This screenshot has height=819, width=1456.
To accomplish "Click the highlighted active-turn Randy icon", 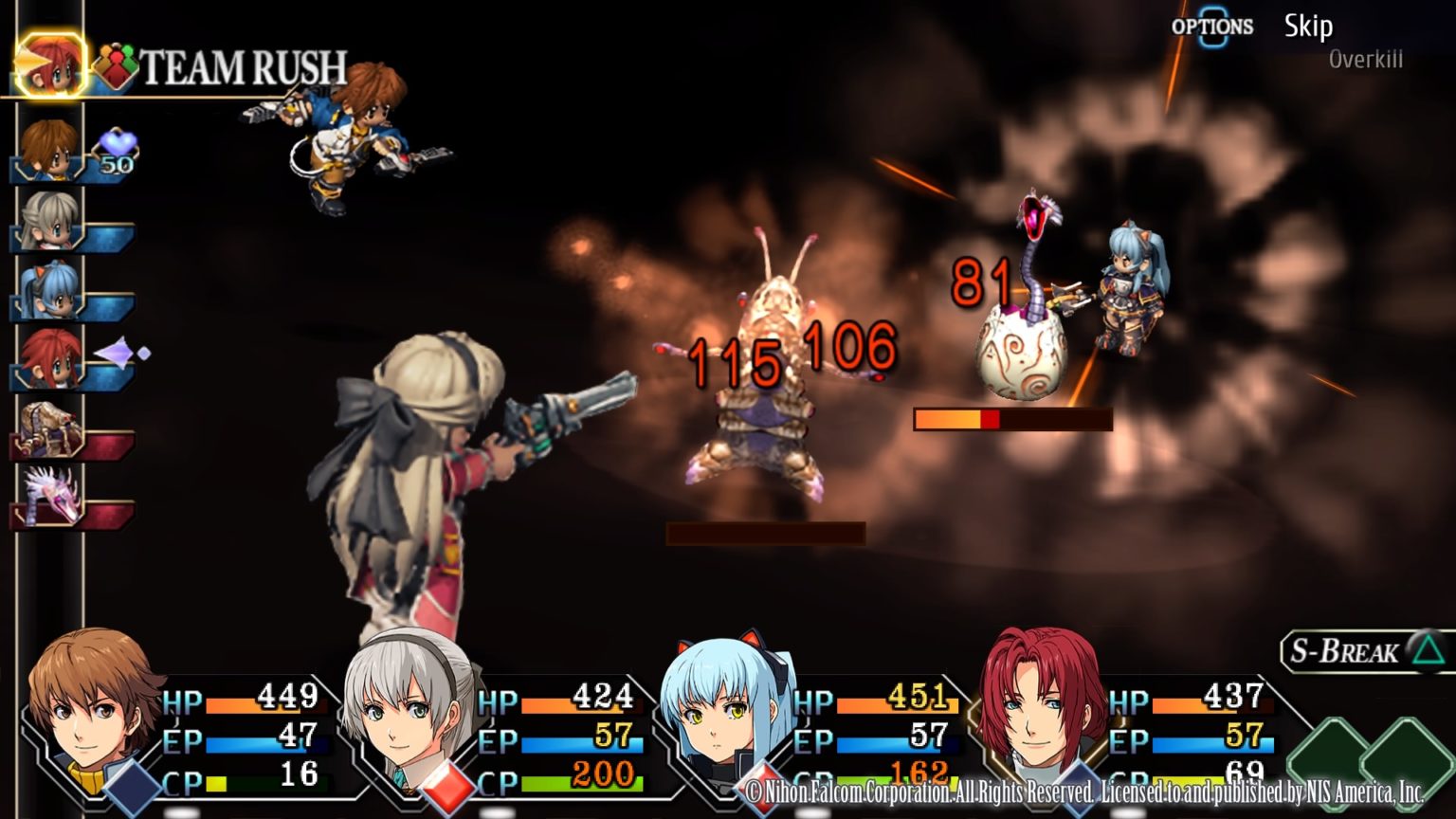I will [x=49, y=64].
